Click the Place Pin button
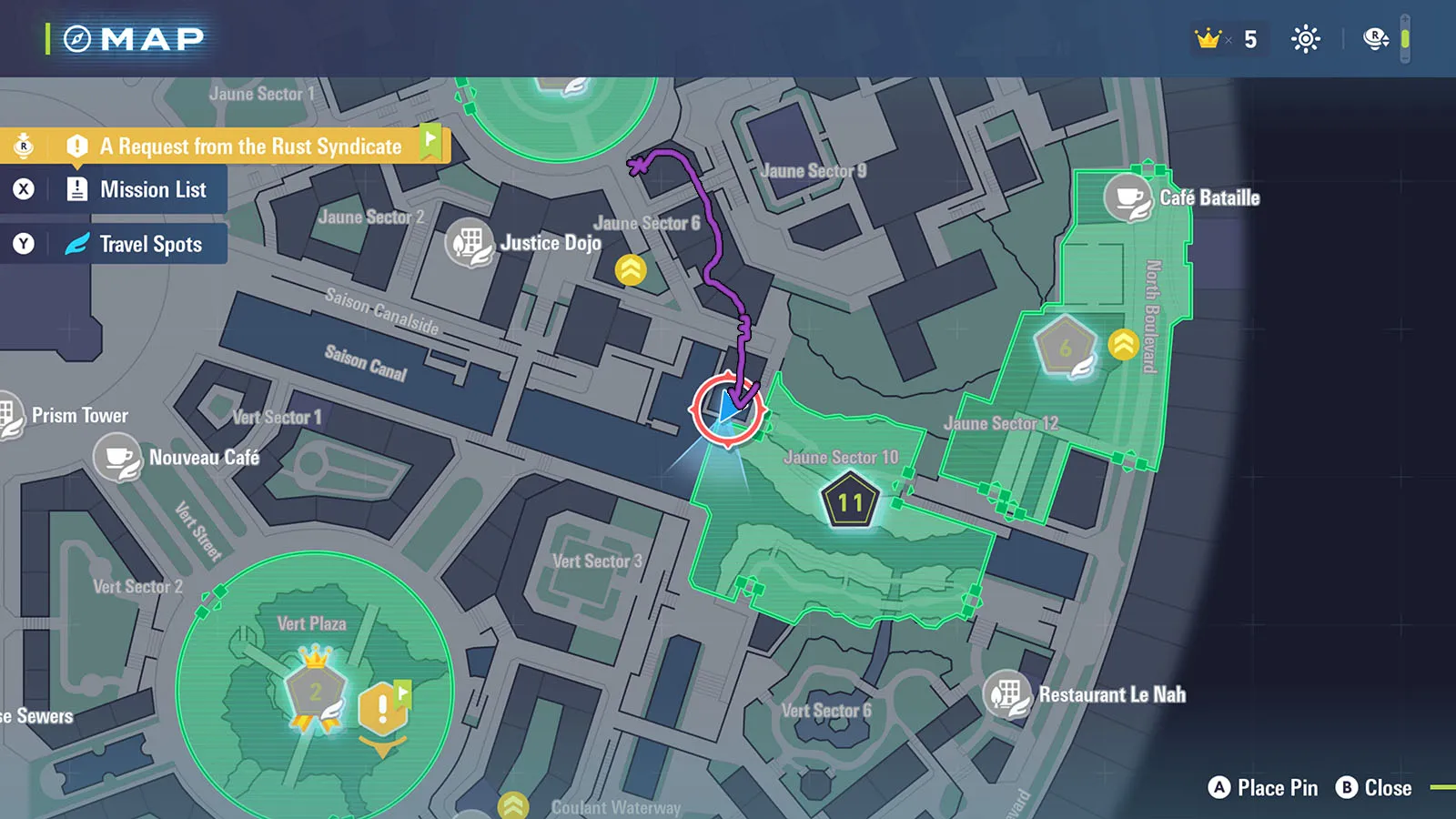Image resolution: width=1456 pixels, height=819 pixels. point(1263,788)
